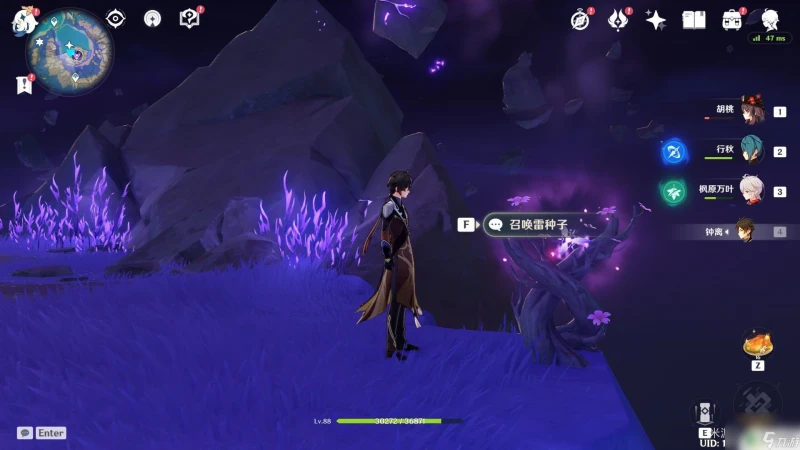
Task: Open the Paimon main menu
Action: click(x=23, y=24)
